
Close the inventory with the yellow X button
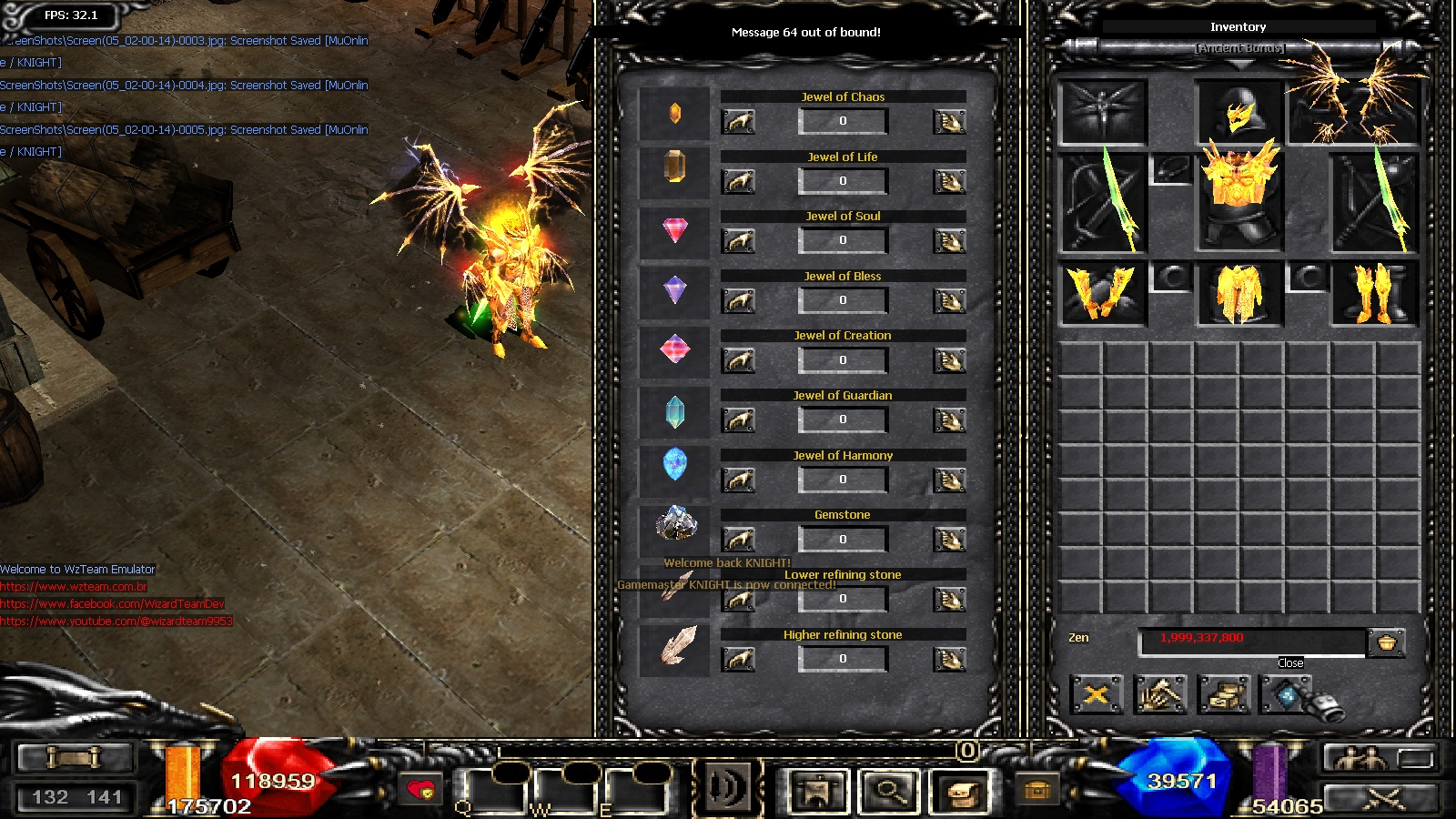click(1097, 695)
